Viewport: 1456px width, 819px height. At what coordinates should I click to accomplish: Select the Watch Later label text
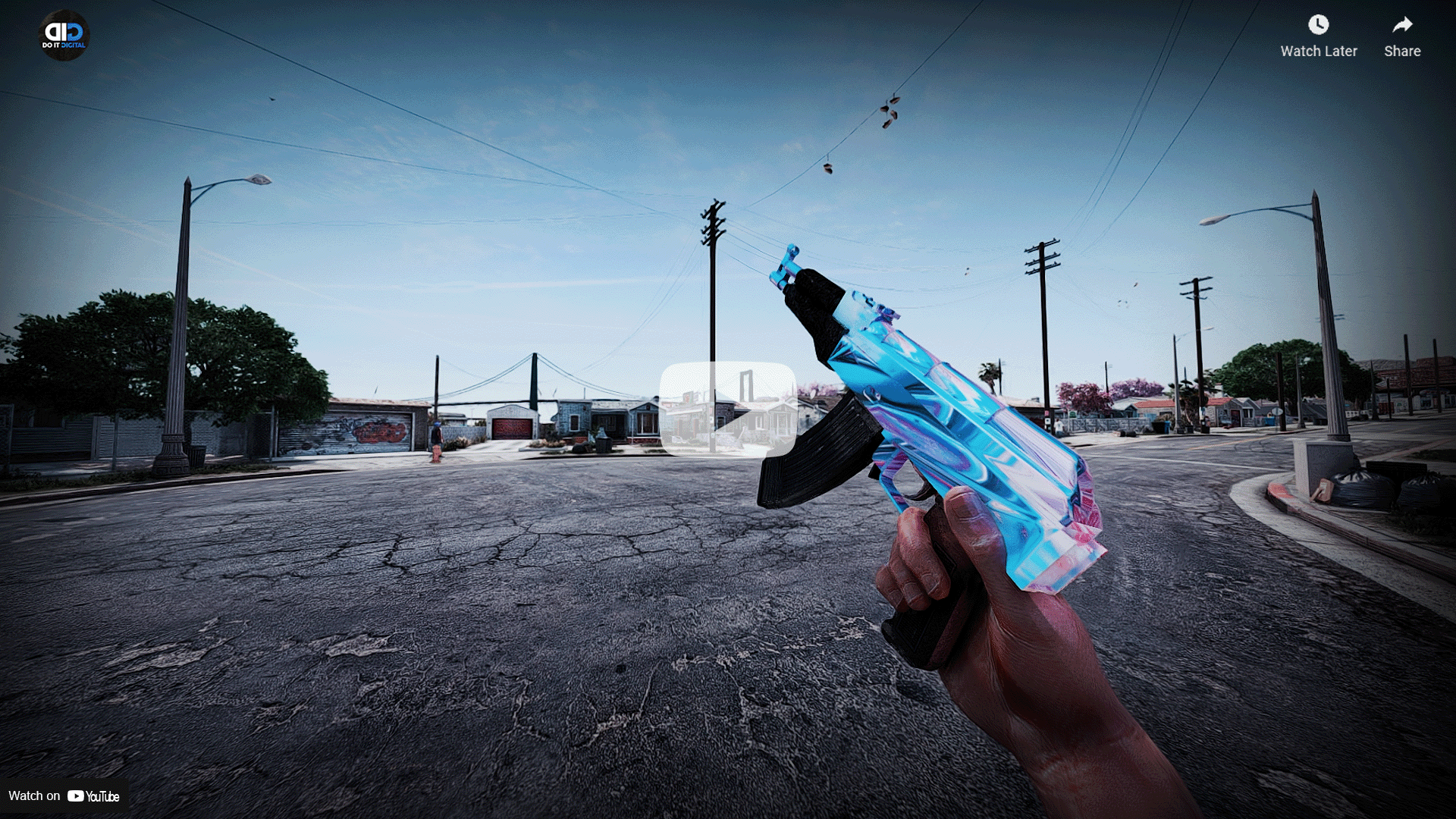(x=1318, y=51)
